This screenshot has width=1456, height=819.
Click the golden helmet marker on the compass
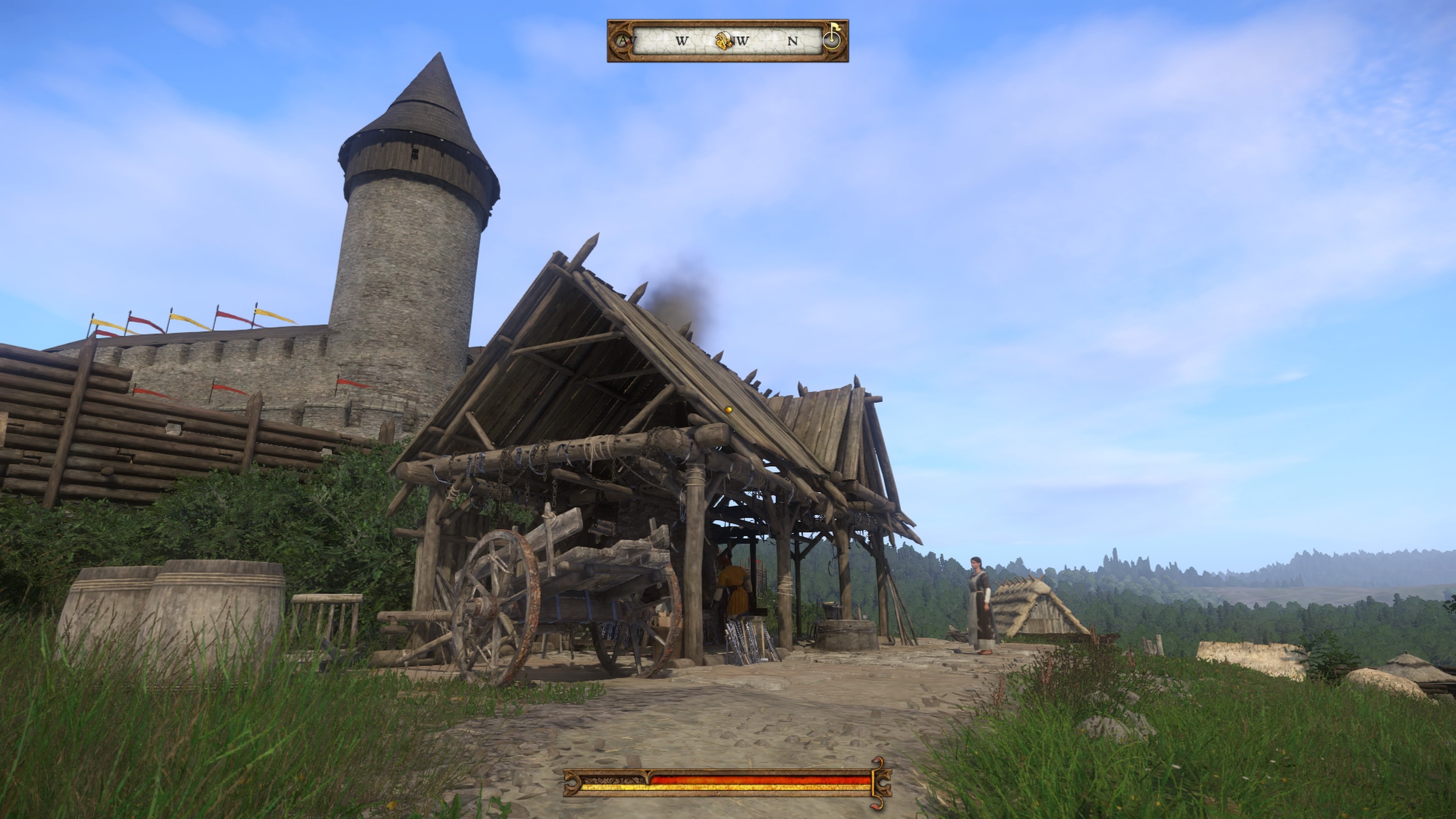click(x=722, y=39)
